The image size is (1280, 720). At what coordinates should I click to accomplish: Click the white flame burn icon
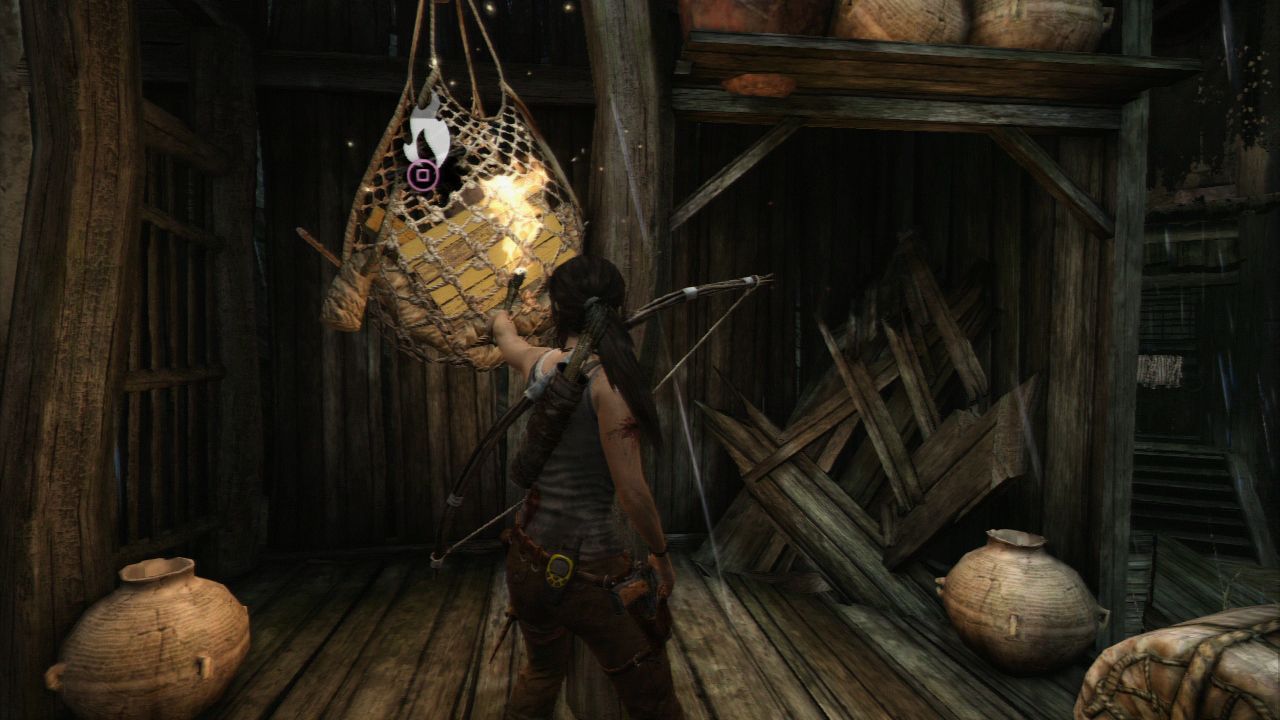coord(425,130)
